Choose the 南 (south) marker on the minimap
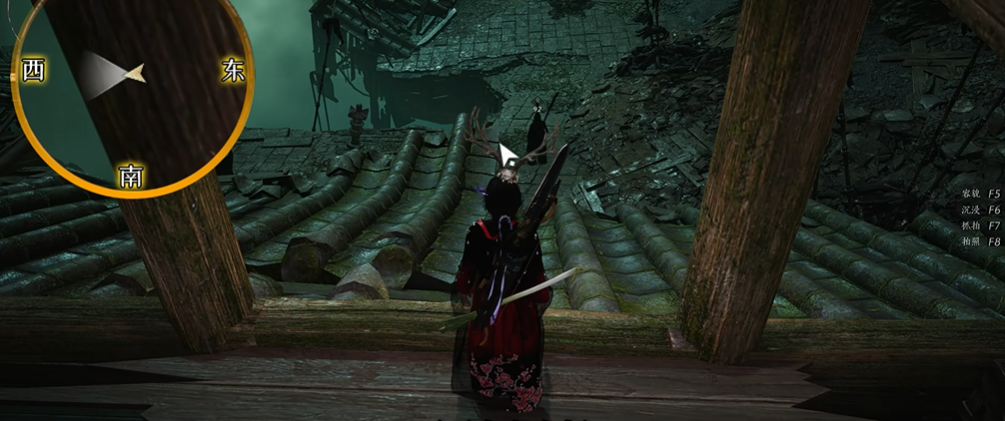This screenshot has height=421, width=1005. pos(131,177)
